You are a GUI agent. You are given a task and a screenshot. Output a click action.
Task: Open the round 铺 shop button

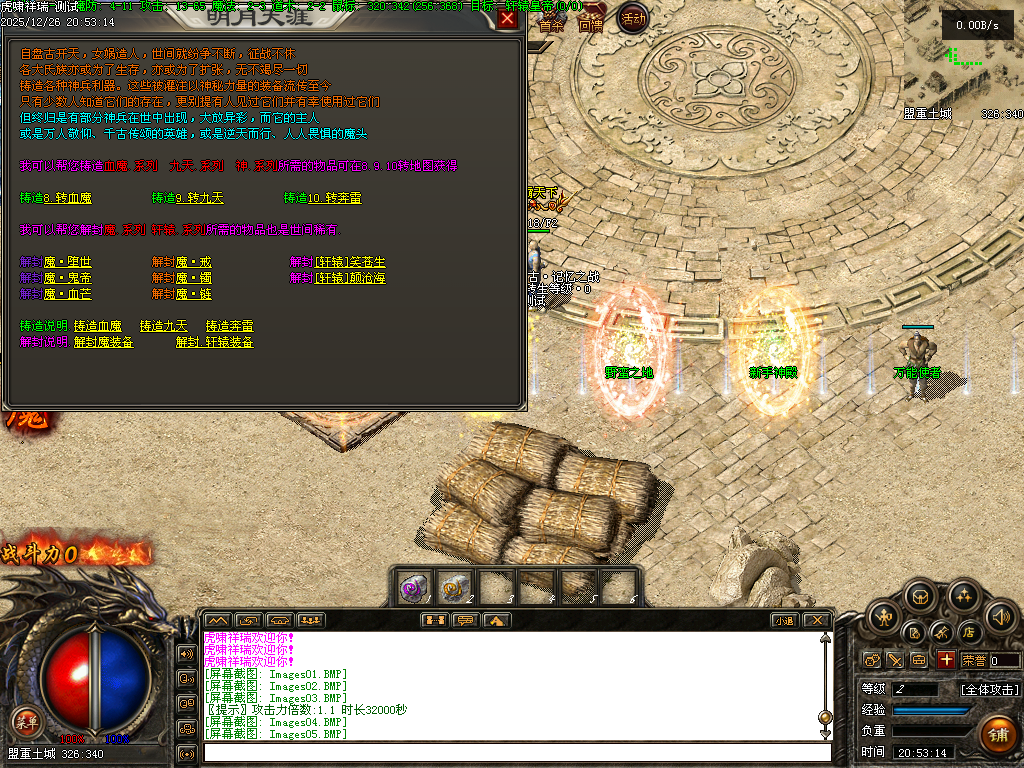(x=997, y=734)
